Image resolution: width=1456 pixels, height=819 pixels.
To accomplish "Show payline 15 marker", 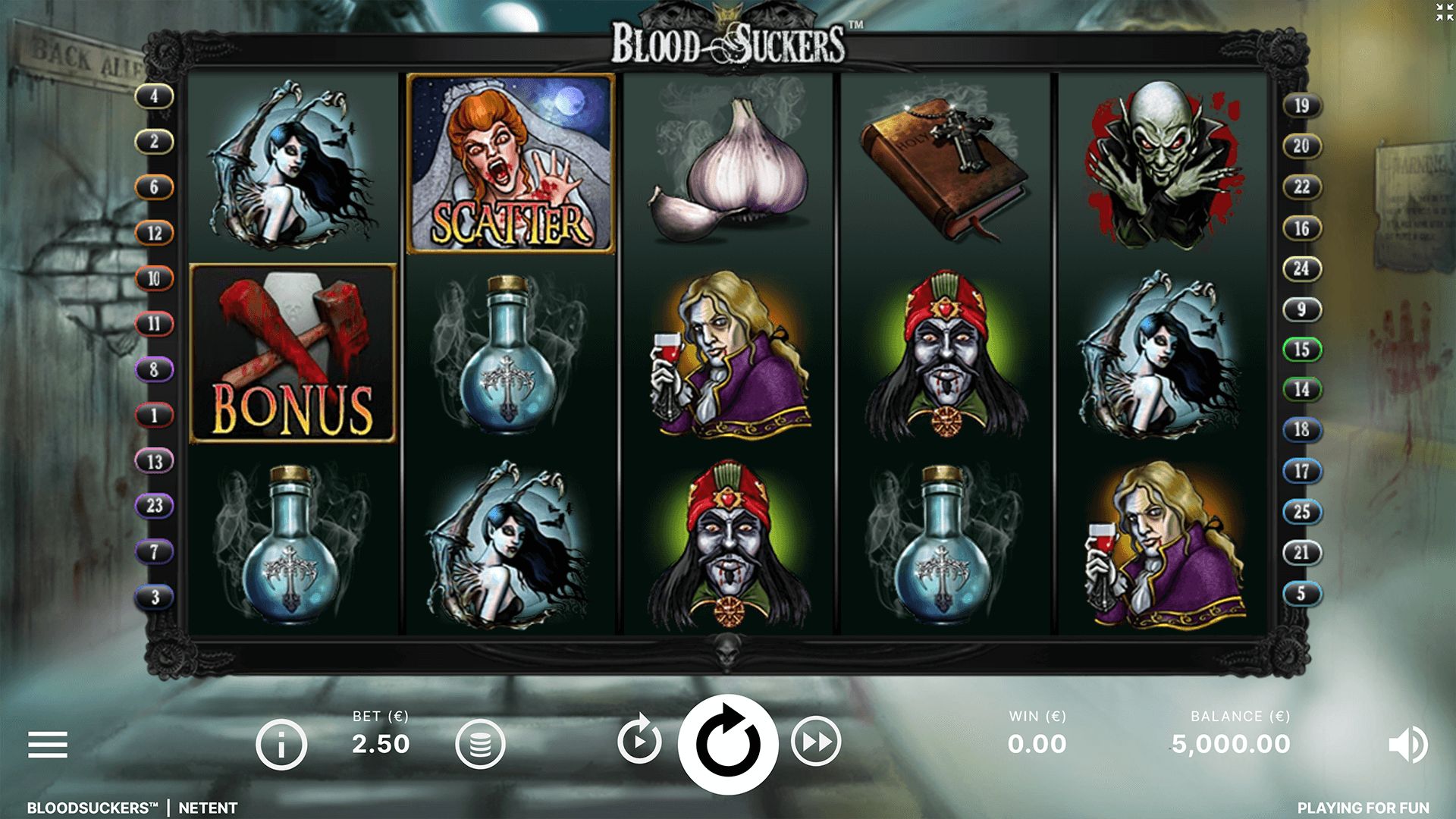I will pos(1301,350).
